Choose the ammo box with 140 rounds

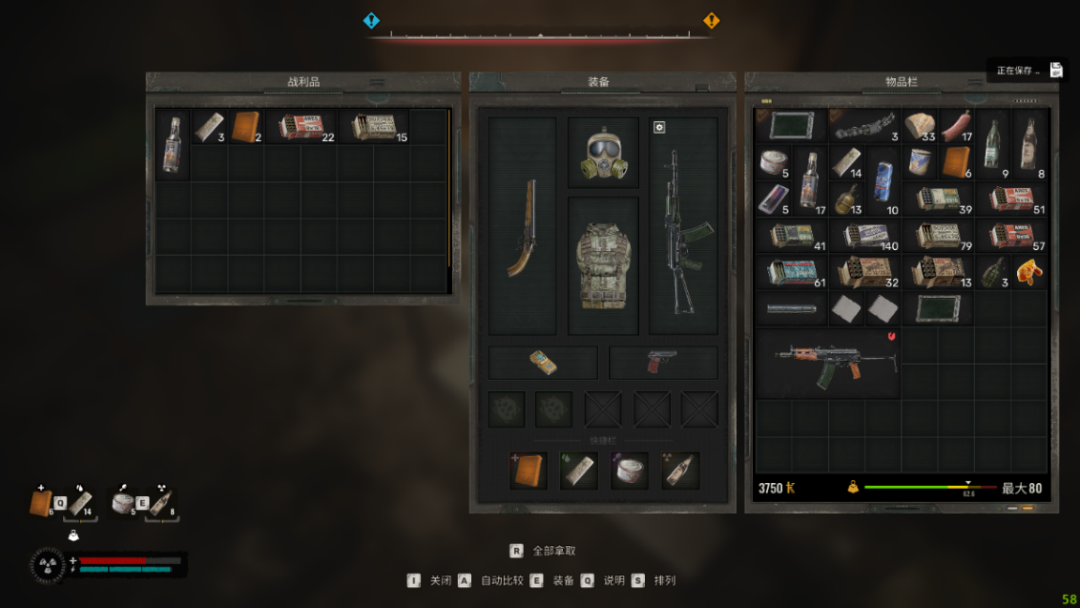click(866, 235)
